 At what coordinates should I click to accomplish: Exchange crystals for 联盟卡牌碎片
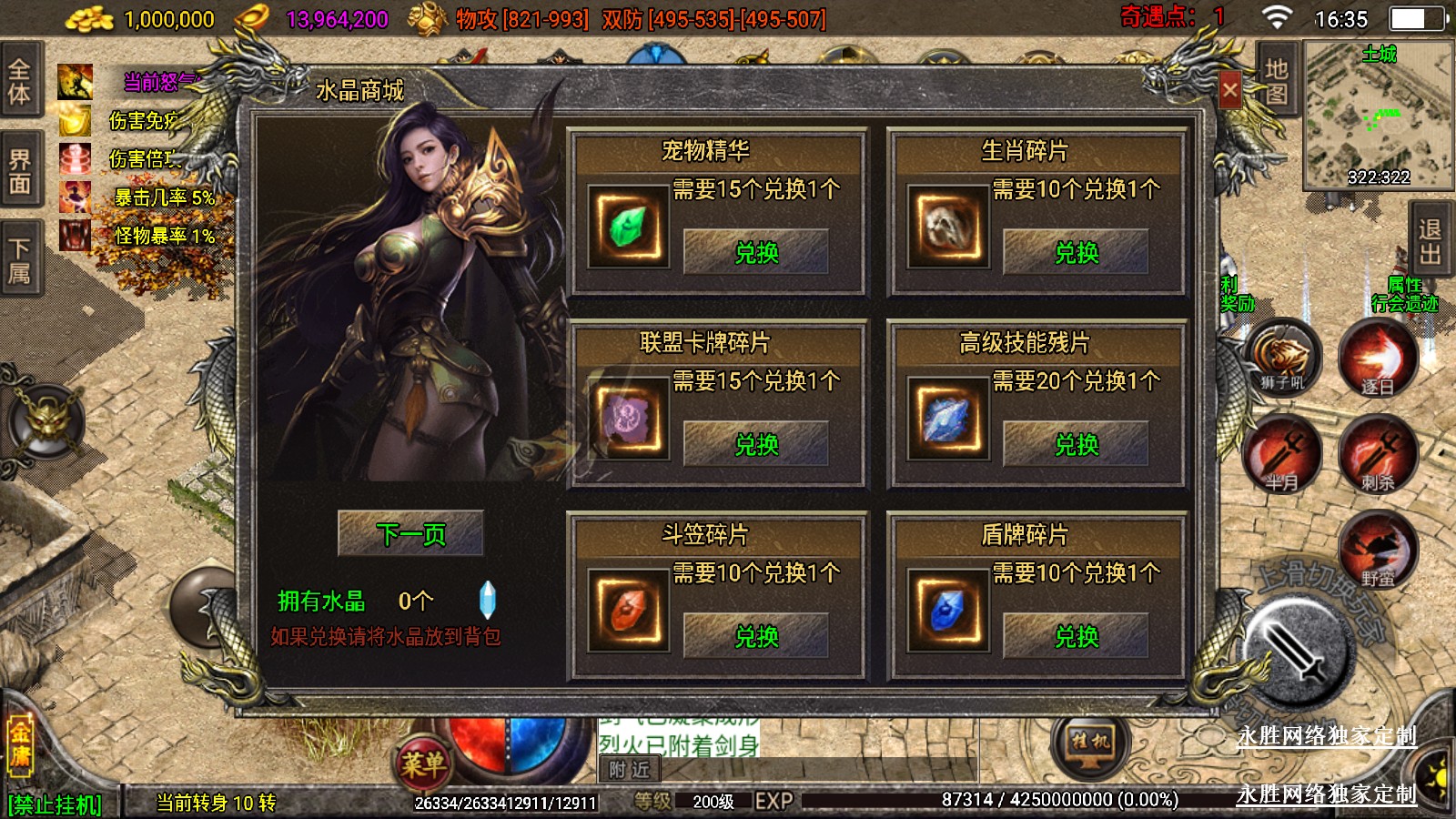(x=755, y=444)
